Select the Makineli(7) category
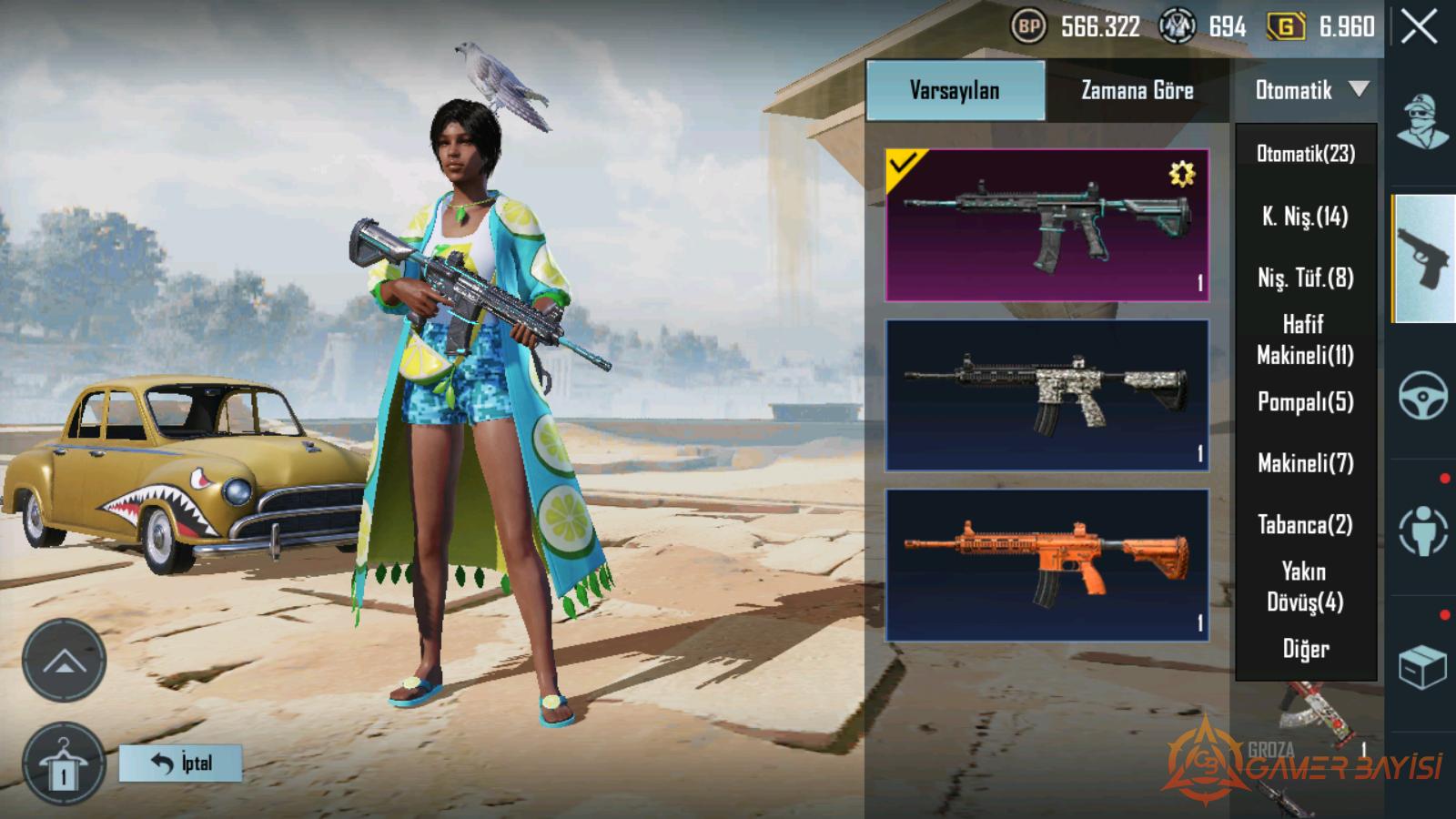The width and height of the screenshot is (1456, 819). click(x=1306, y=463)
